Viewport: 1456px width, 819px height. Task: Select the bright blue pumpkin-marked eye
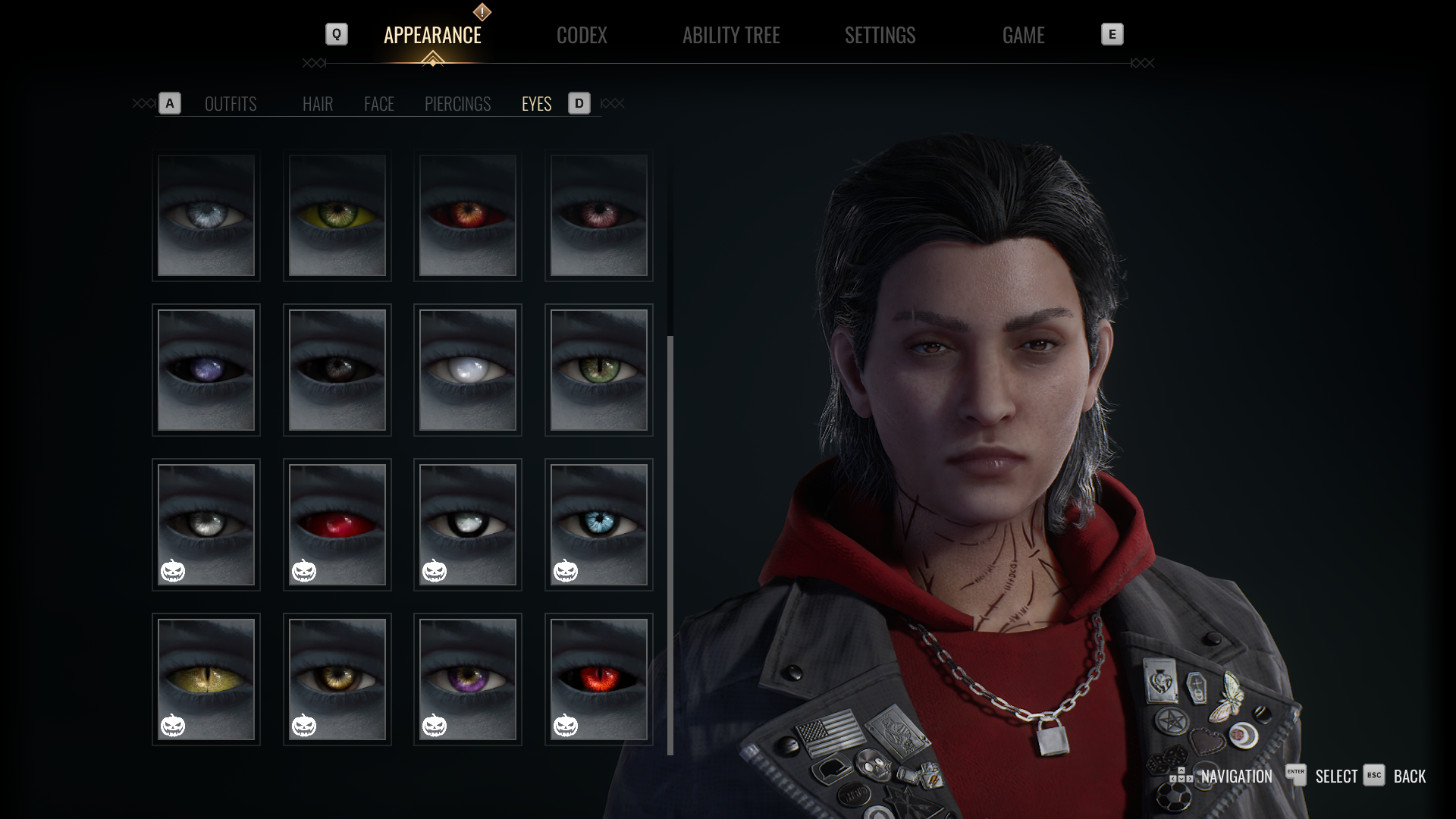click(x=599, y=525)
